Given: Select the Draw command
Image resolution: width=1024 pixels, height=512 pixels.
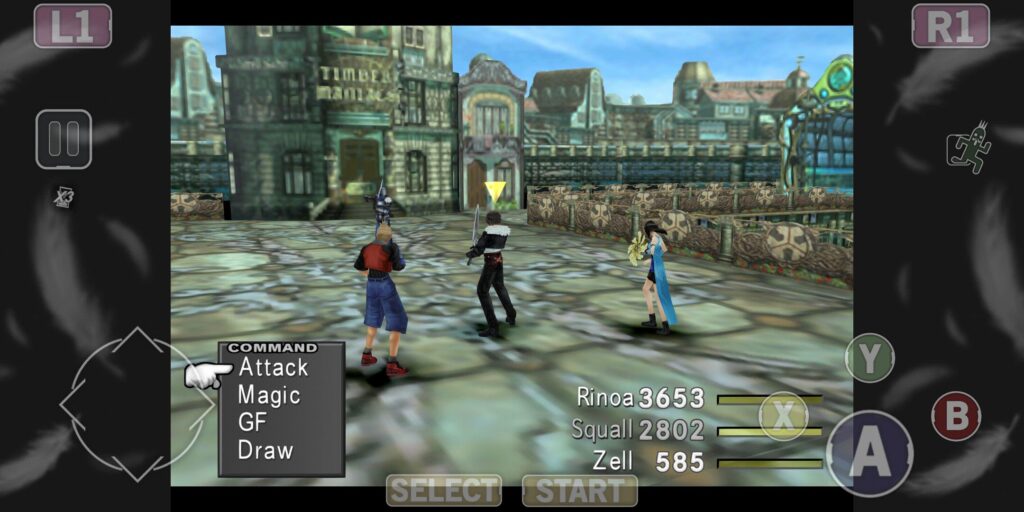Looking at the screenshot, I should (x=265, y=450).
